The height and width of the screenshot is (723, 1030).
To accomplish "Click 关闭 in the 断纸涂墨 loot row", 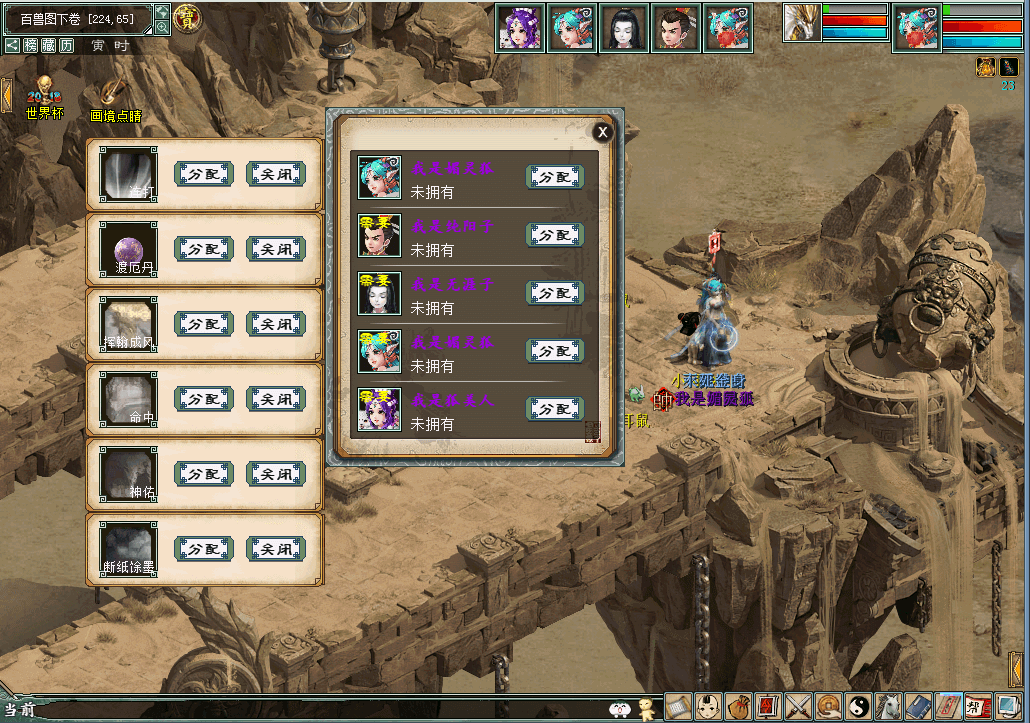I will tap(276, 549).
